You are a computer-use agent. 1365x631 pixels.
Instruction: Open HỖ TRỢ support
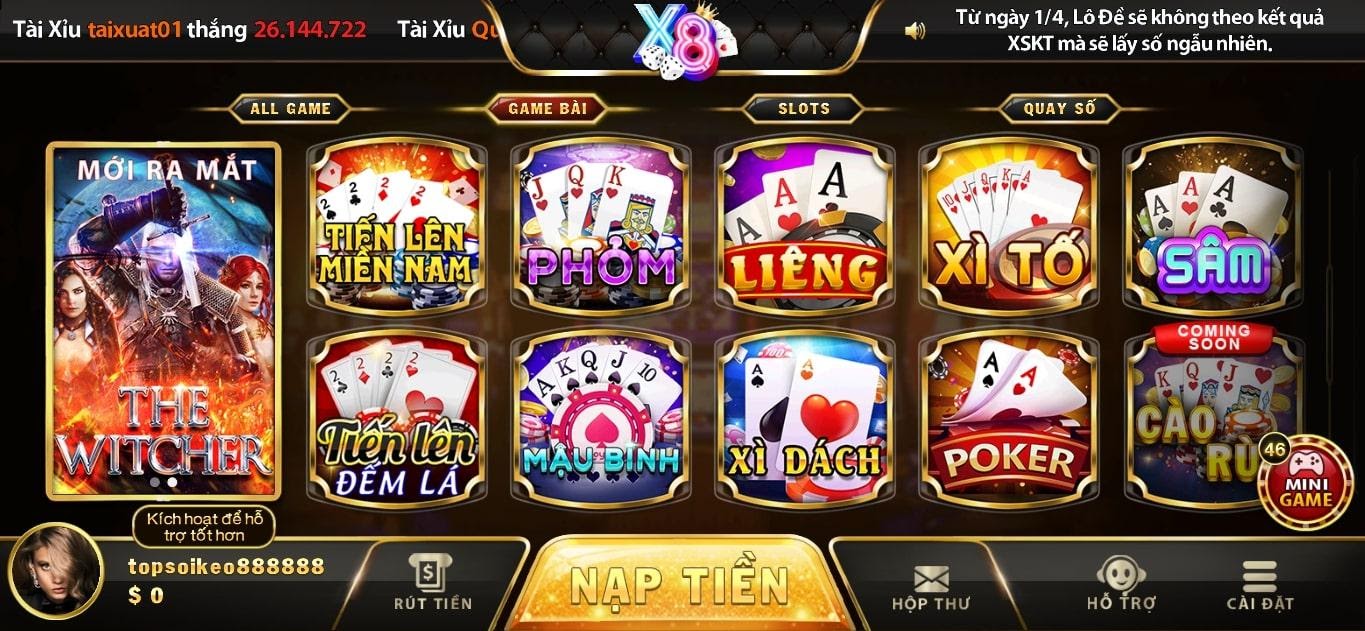1121,585
